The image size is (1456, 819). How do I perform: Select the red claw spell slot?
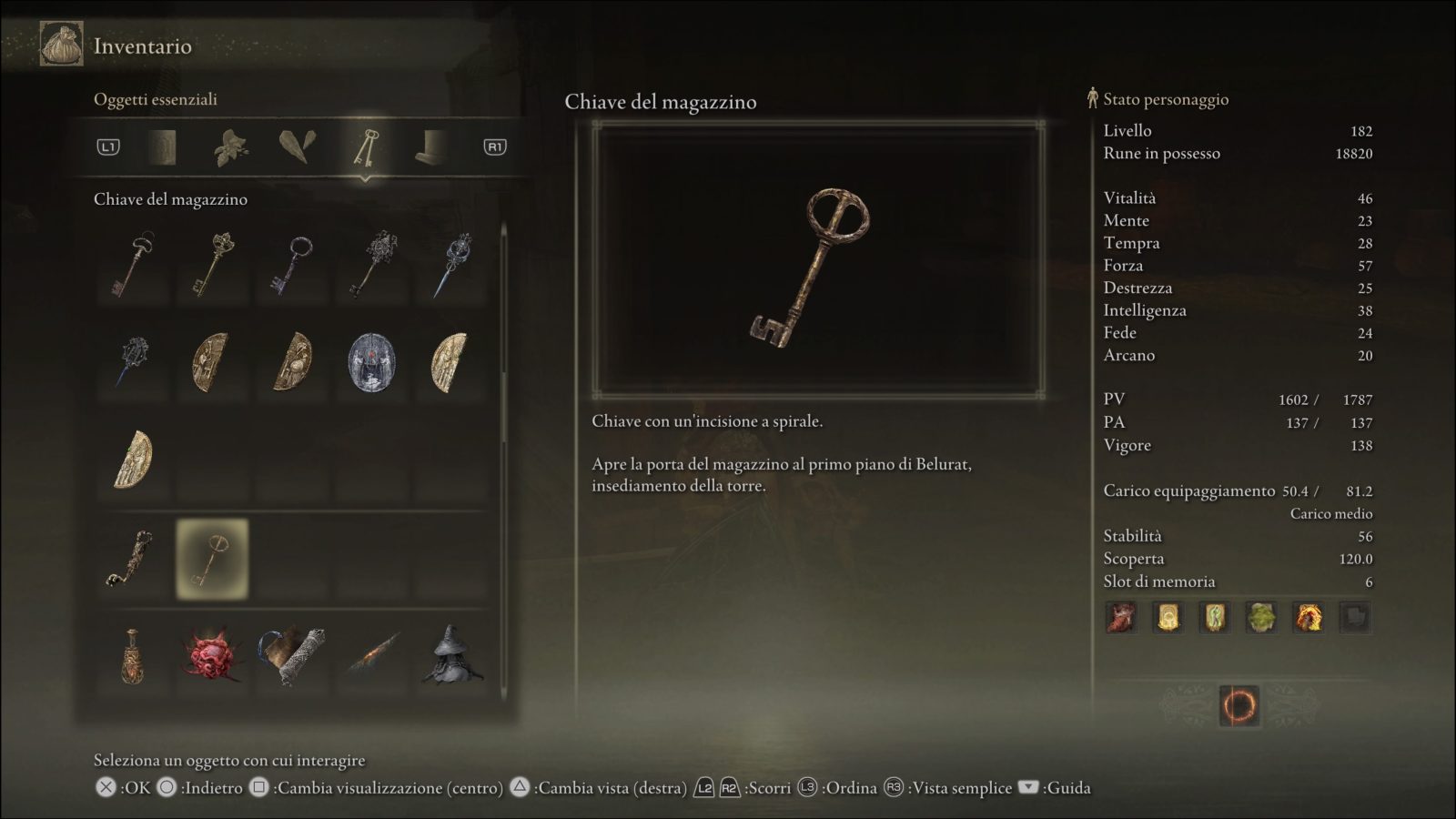pyautogui.click(x=1121, y=618)
